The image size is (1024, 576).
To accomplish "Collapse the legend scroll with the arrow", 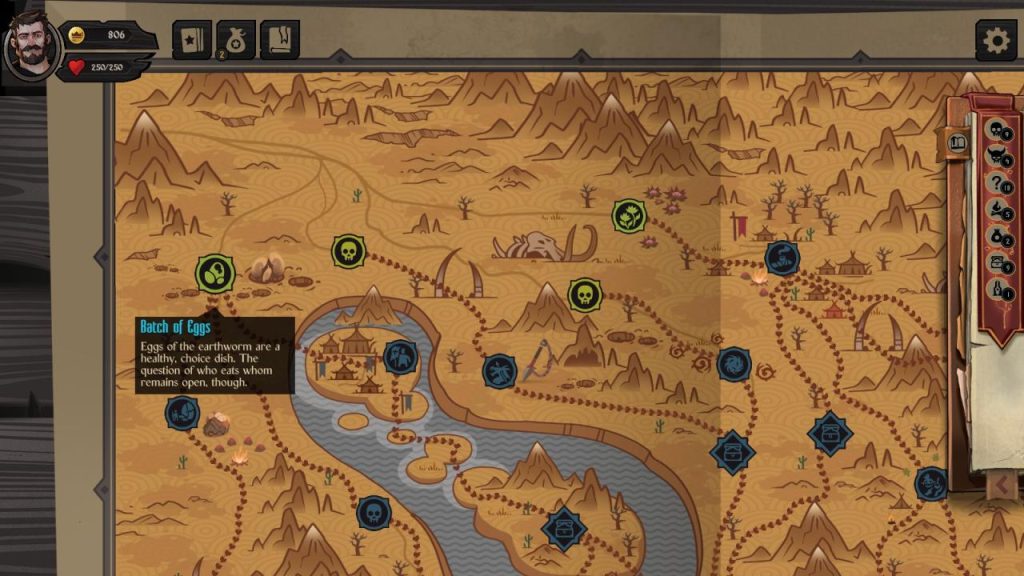I will tap(1001, 486).
